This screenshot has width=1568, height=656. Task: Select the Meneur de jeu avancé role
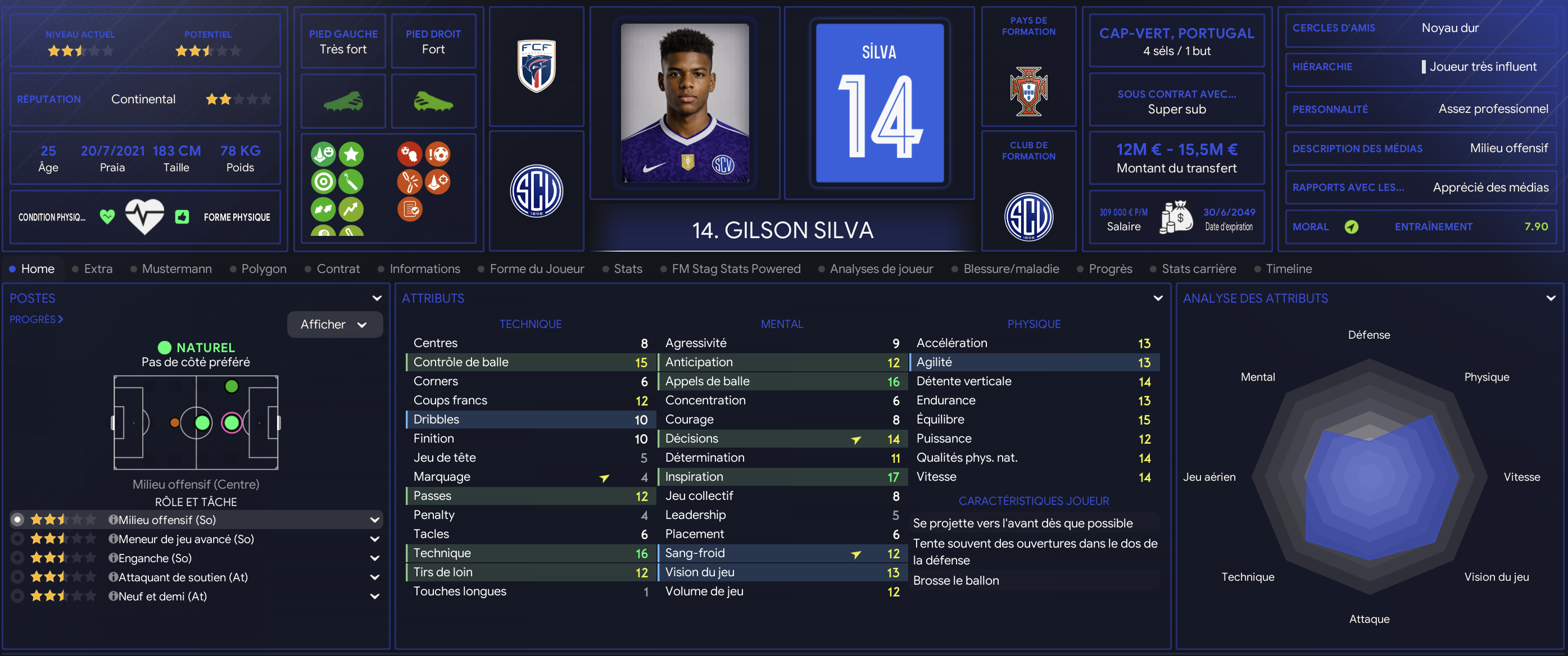click(185, 539)
